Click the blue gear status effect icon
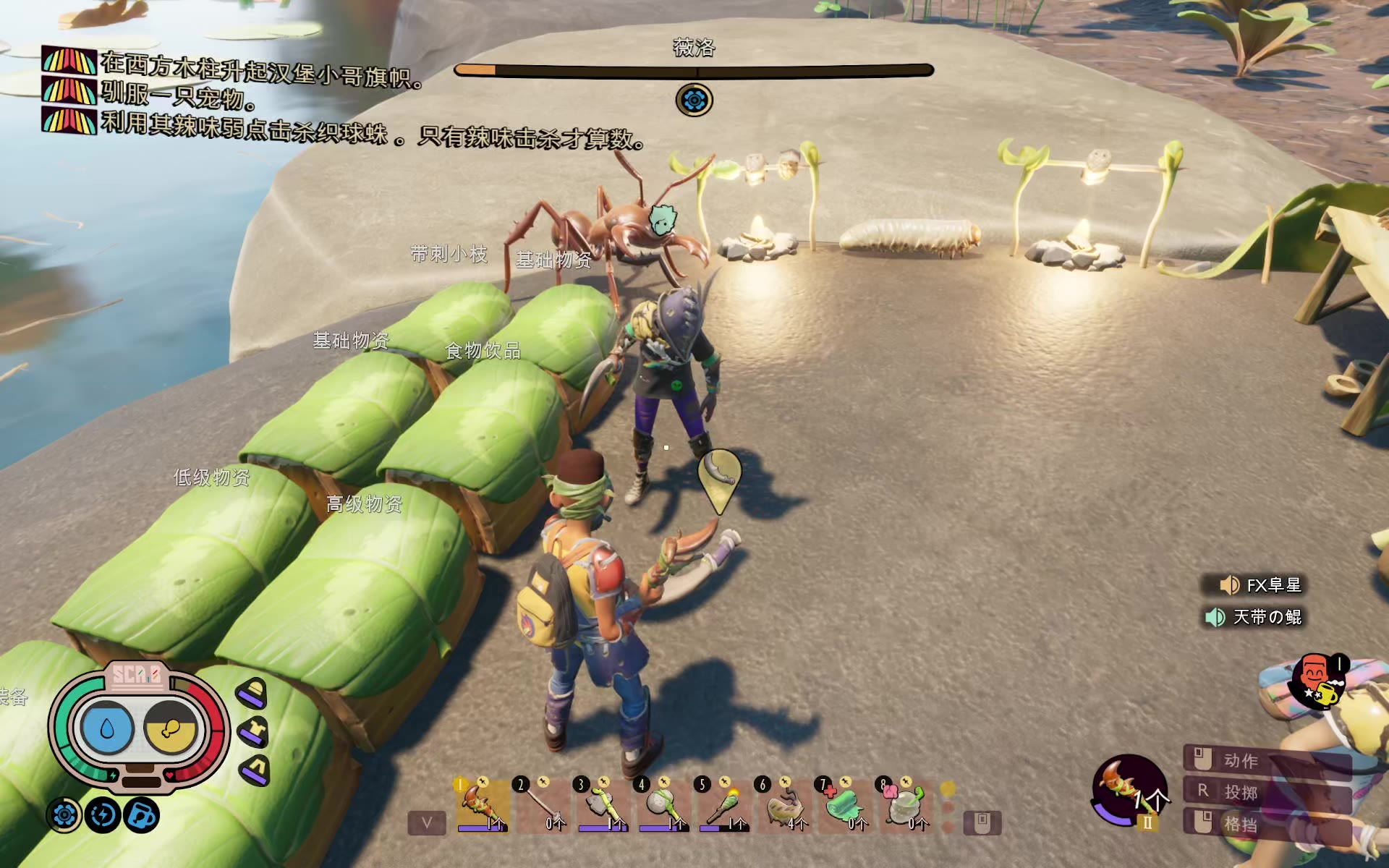This screenshot has height=868, width=1389. 64,815
